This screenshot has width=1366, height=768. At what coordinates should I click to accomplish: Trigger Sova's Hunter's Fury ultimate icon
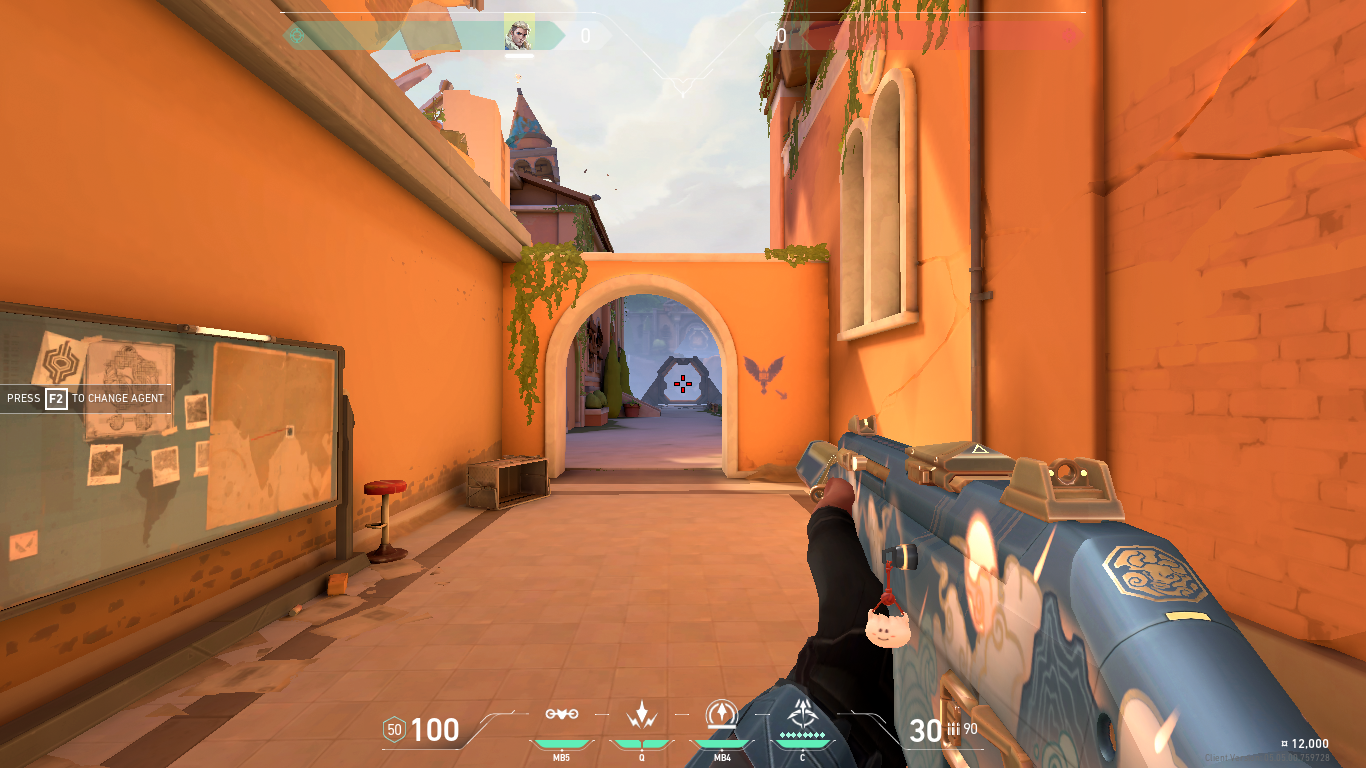point(803,710)
